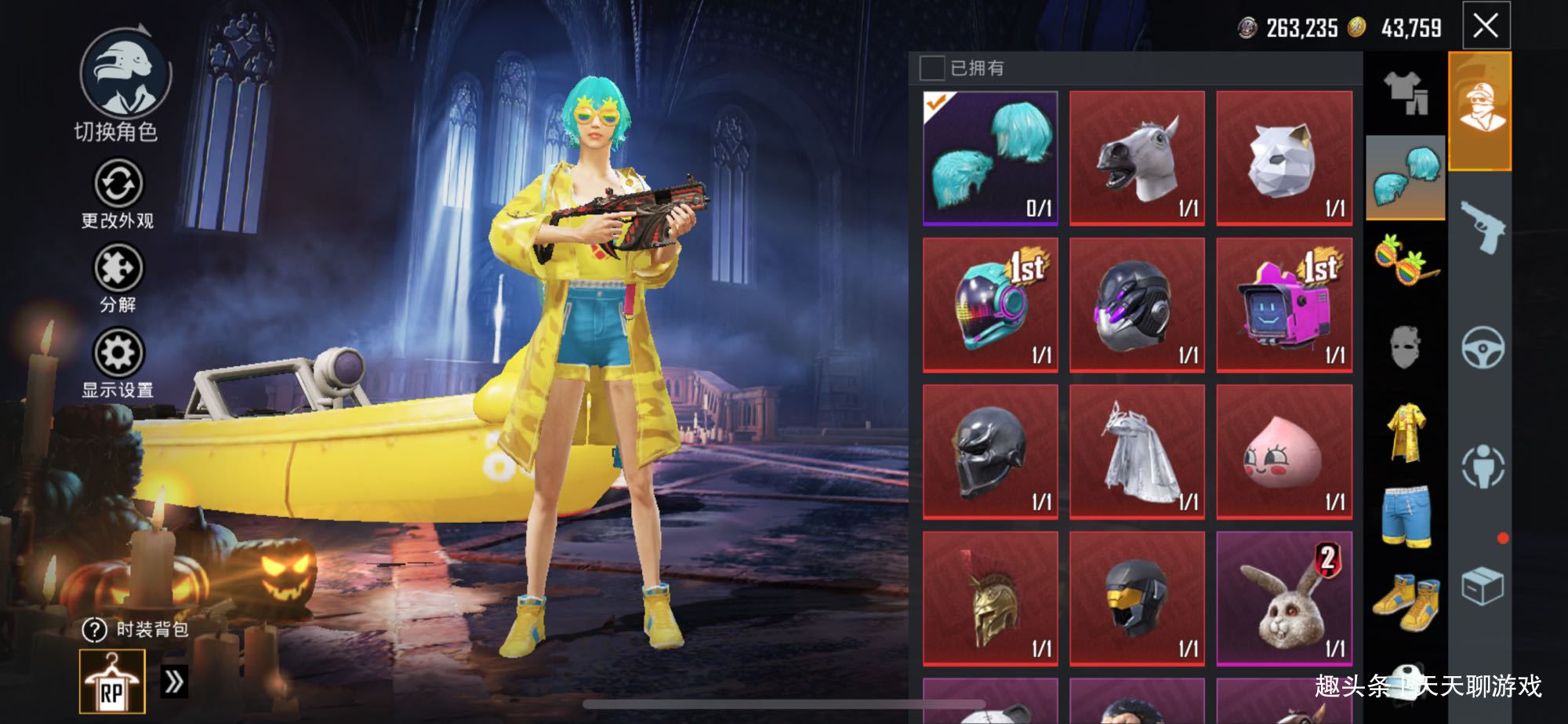
Task: Open the RP wardrobe backpack
Action: (112, 682)
